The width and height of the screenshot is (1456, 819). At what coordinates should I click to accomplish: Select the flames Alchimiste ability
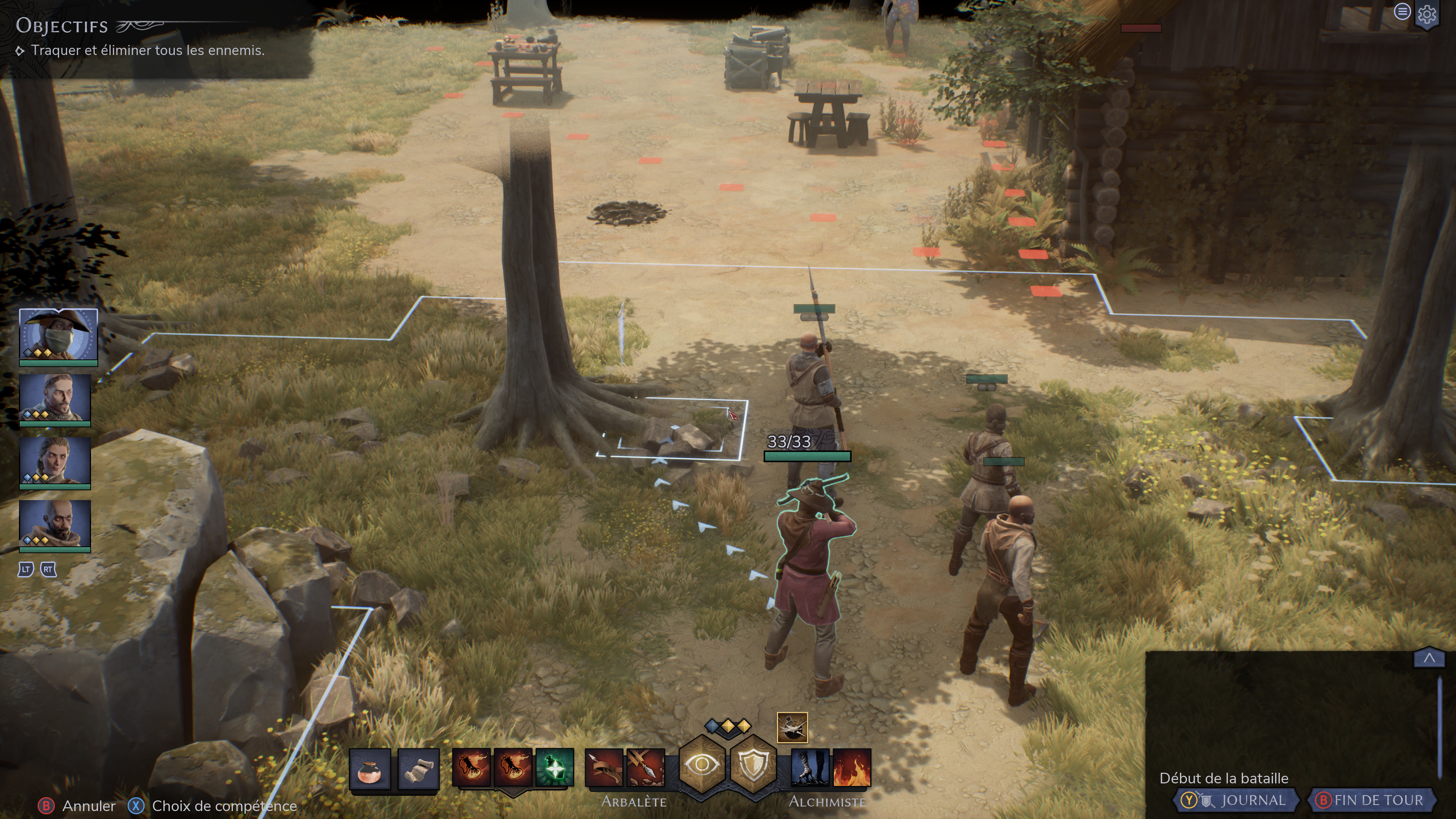point(852,767)
